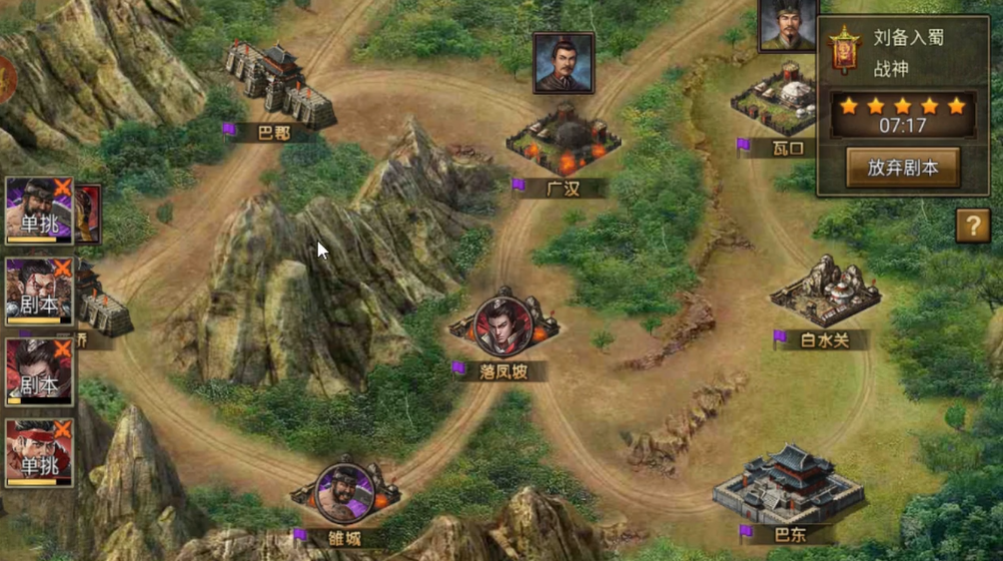1003x561 pixels.
Task: Select the 落凤坡 map node
Action: pyautogui.click(x=503, y=330)
